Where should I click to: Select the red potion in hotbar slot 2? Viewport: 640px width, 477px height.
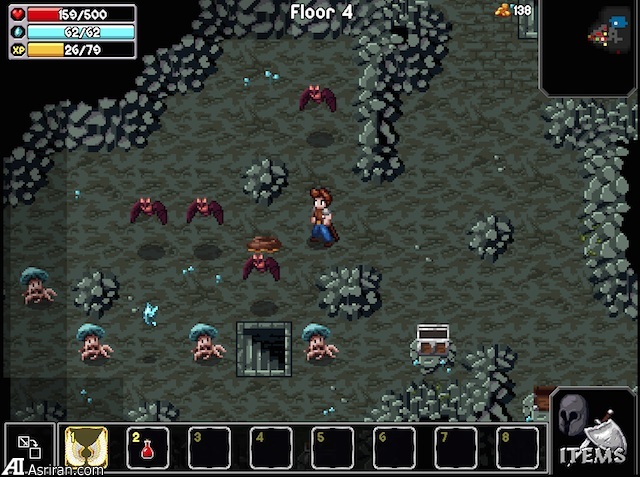pyautogui.click(x=147, y=449)
